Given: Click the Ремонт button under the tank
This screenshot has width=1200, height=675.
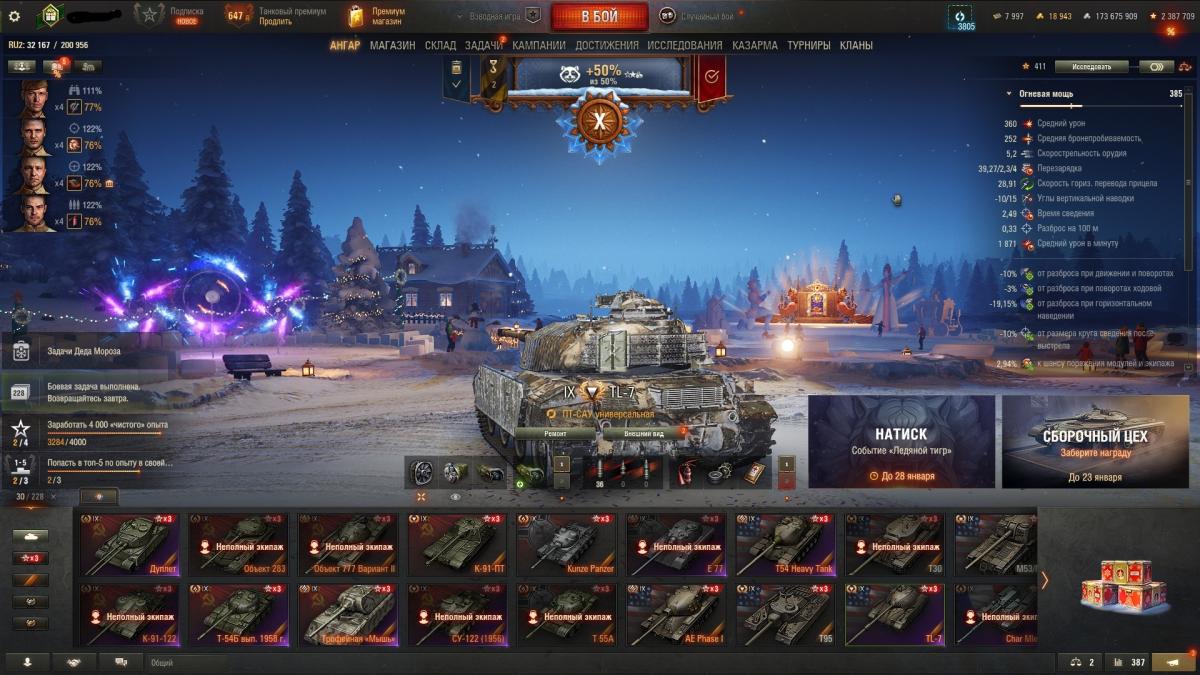Looking at the screenshot, I should (x=555, y=433).
